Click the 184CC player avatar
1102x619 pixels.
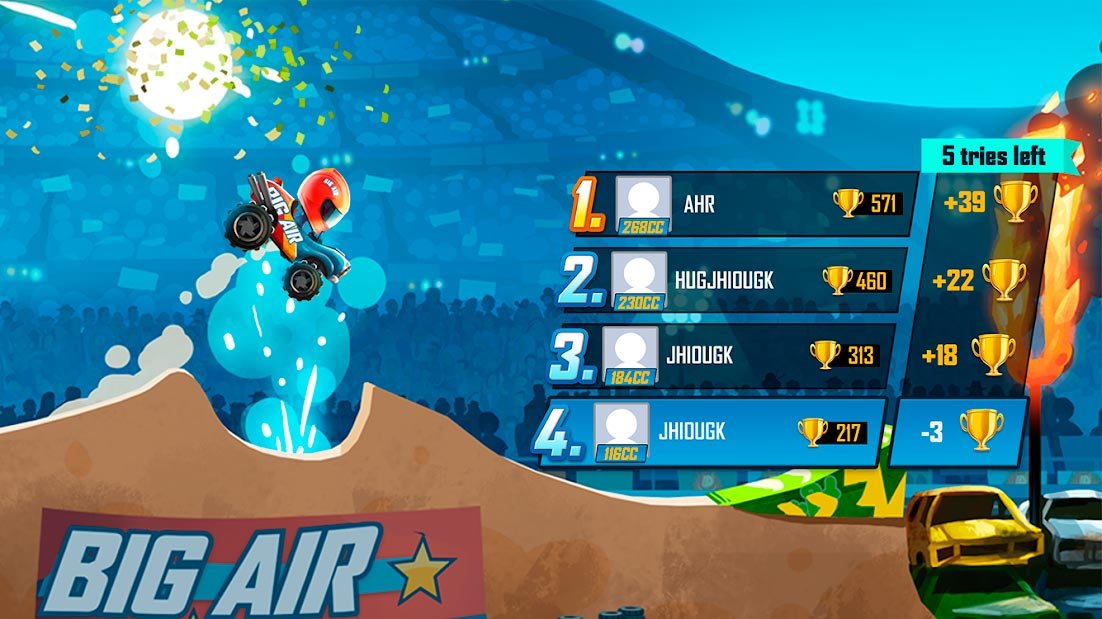pyautogui.click(x=630, y=355)
